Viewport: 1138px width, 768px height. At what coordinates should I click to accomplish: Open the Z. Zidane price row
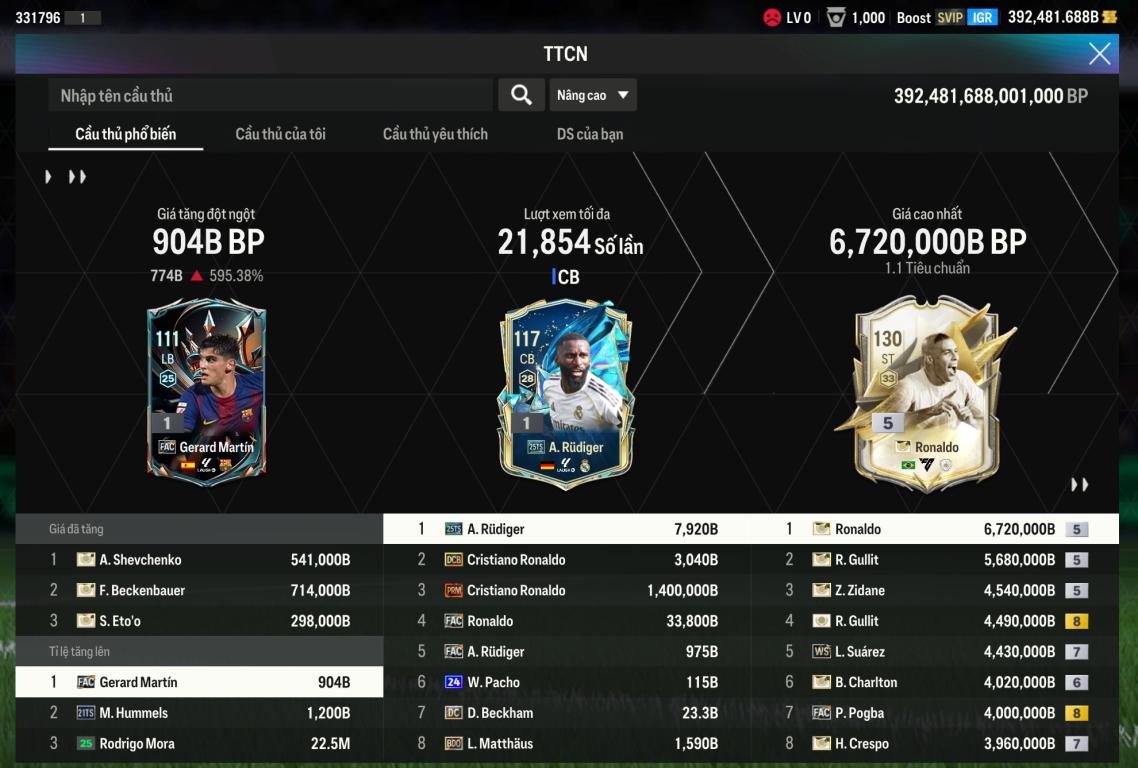click(x=935, y=591)
